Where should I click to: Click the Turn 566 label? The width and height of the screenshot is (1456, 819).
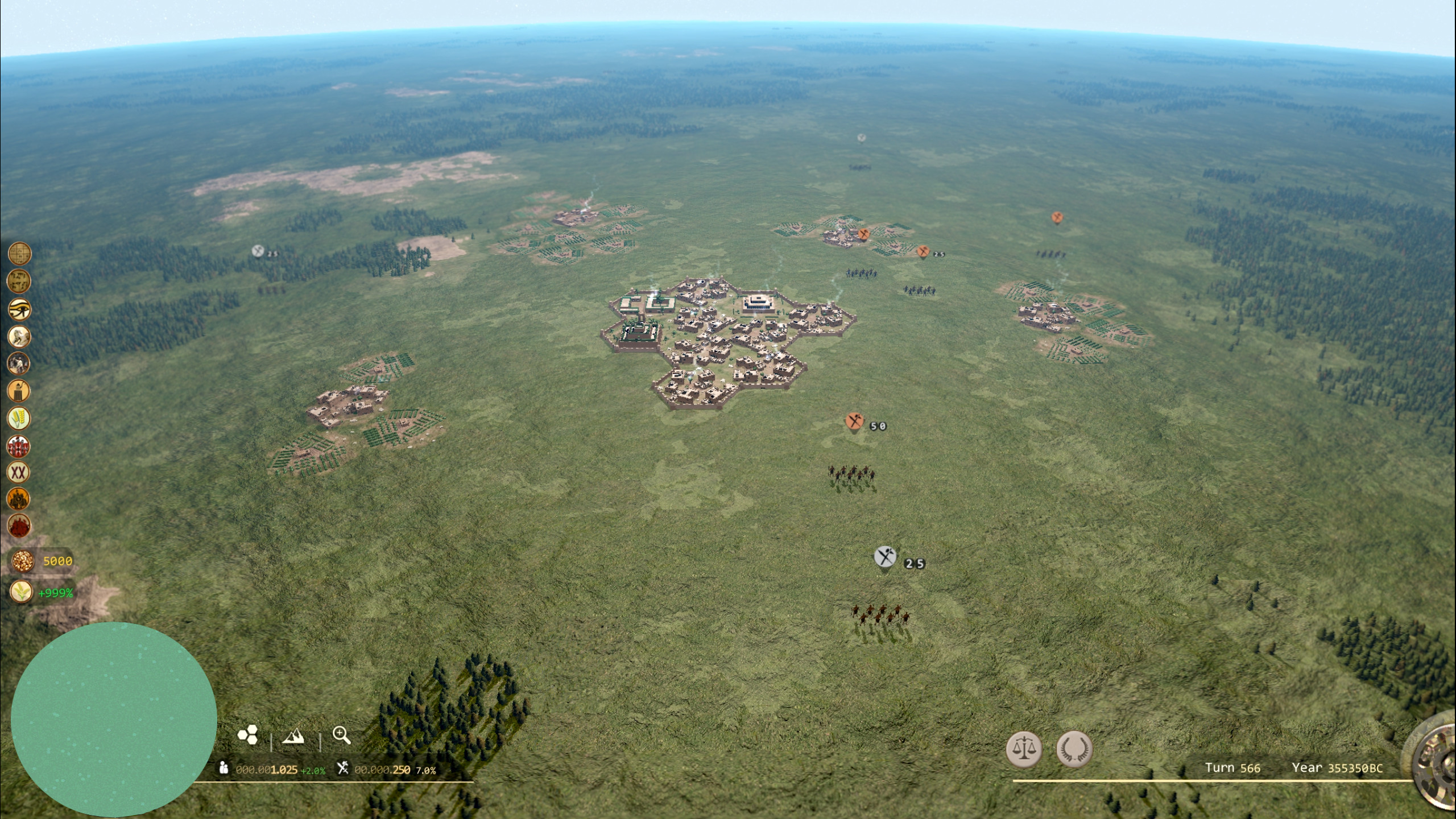(x=1234, y=768)
